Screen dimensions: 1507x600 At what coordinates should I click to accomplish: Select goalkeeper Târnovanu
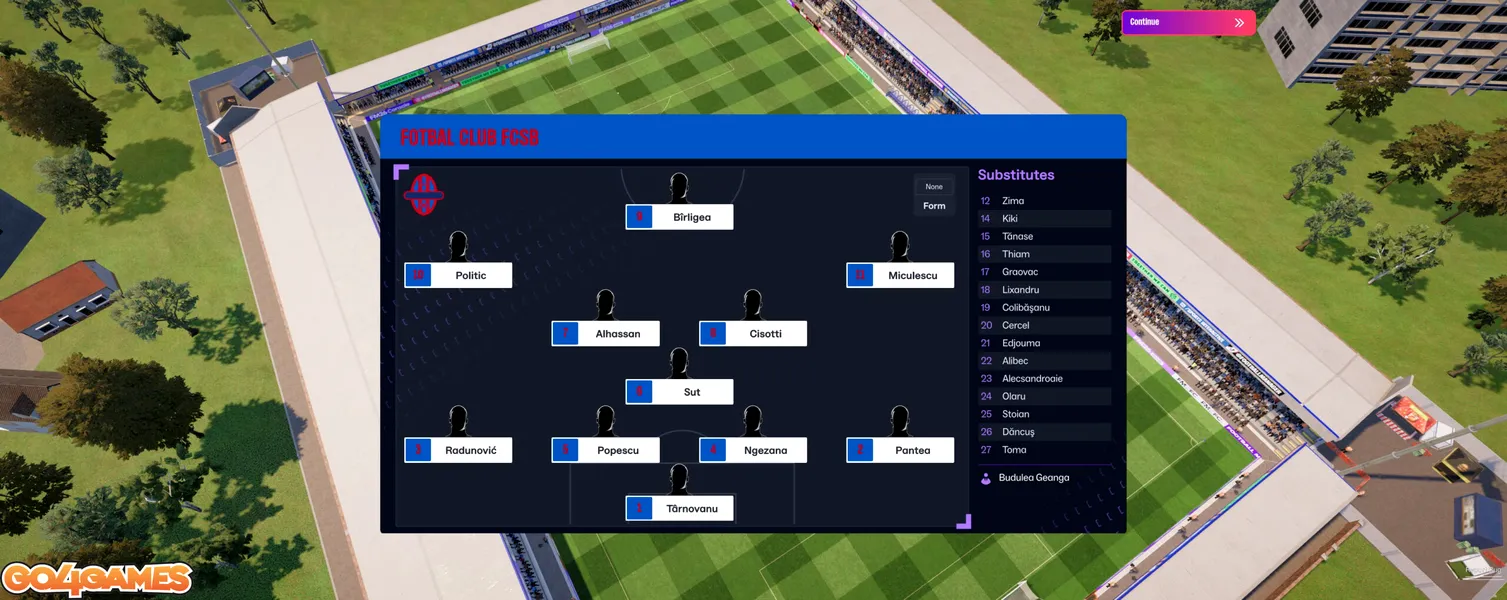[679, 508]
